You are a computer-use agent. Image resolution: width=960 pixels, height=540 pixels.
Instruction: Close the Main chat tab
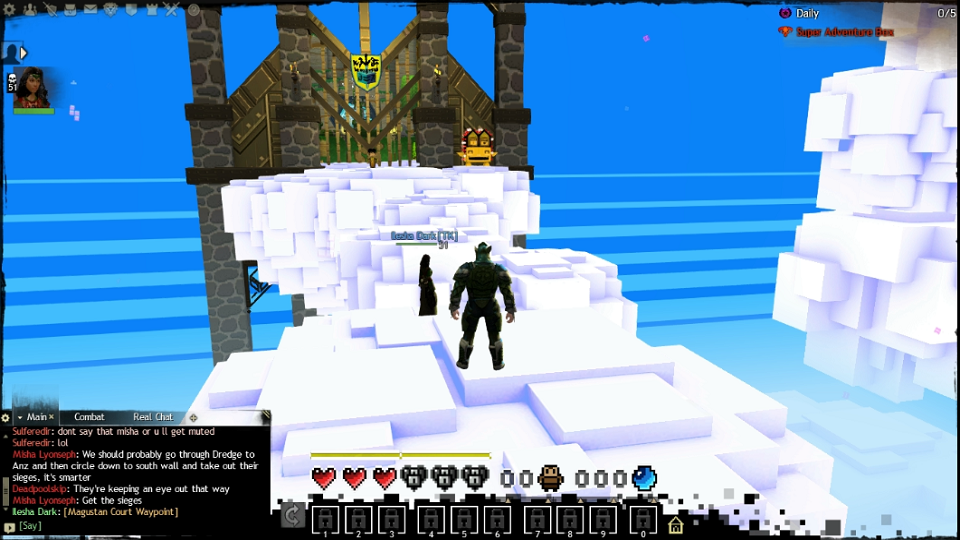(x=52, y=417)
